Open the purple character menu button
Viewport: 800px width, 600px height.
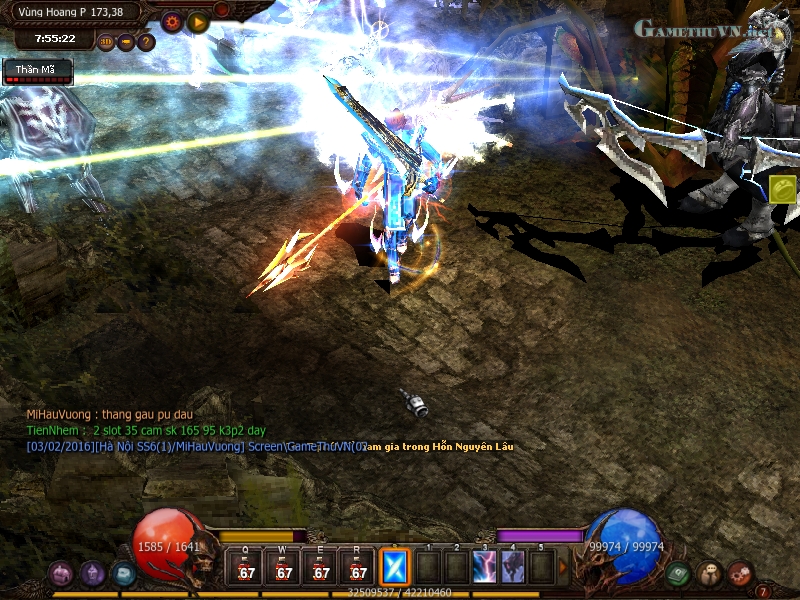[62, 574]
